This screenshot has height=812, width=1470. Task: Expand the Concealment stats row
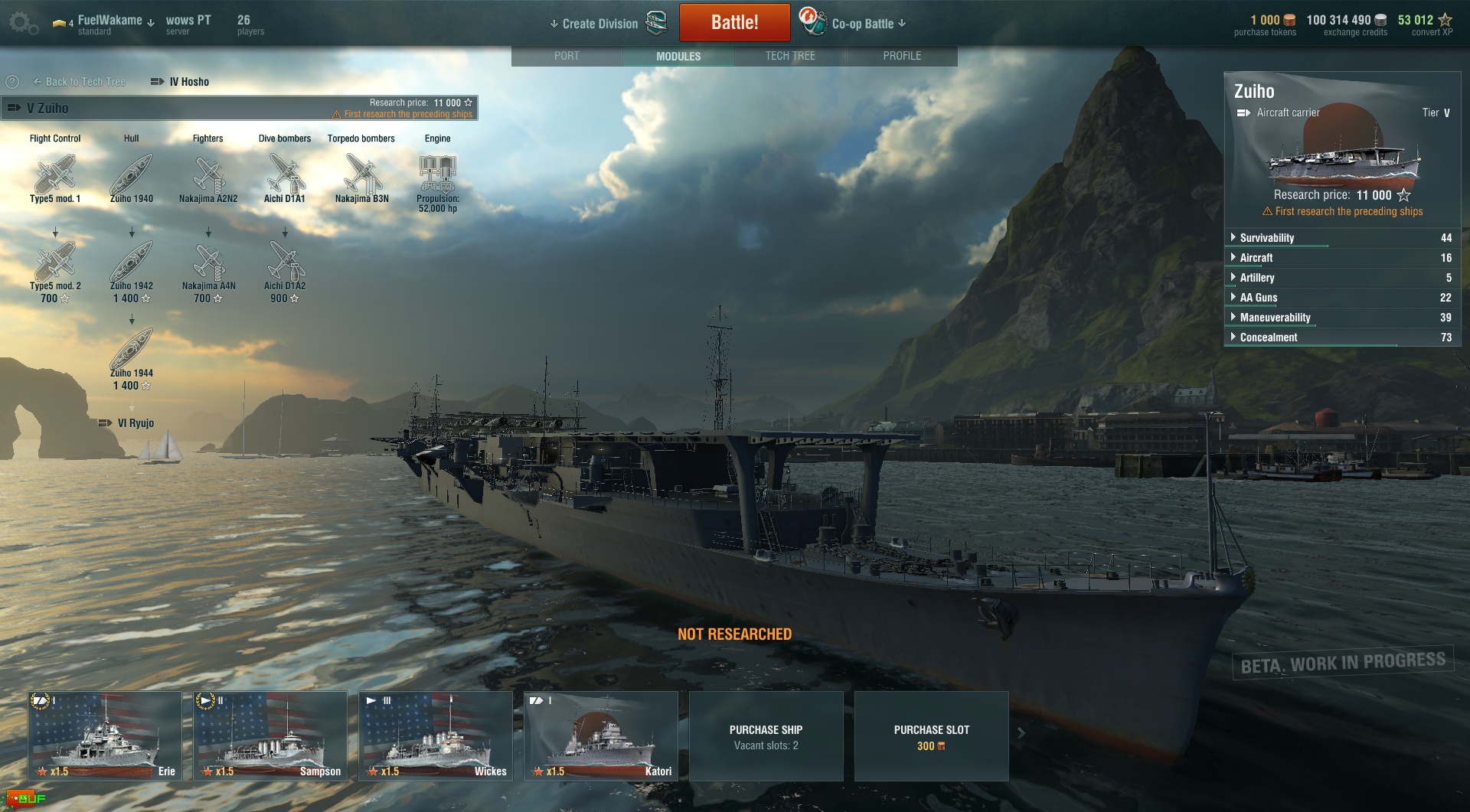click(x=1268, y=338)
